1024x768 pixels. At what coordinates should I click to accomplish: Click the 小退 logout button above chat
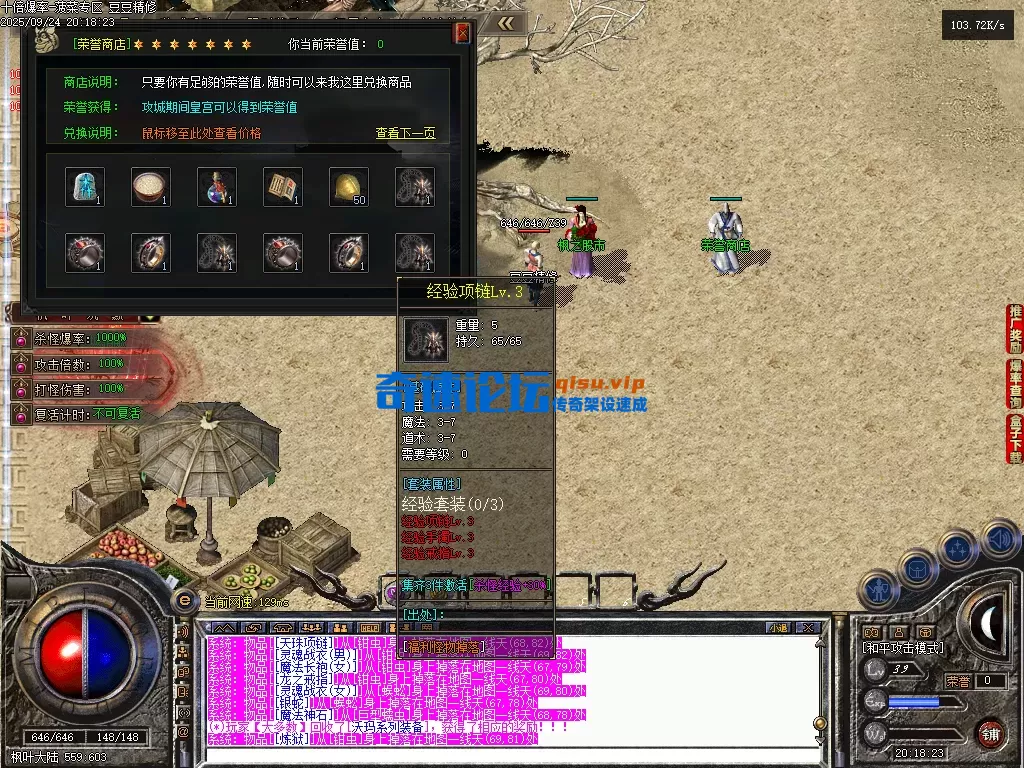tap(778, 628)
